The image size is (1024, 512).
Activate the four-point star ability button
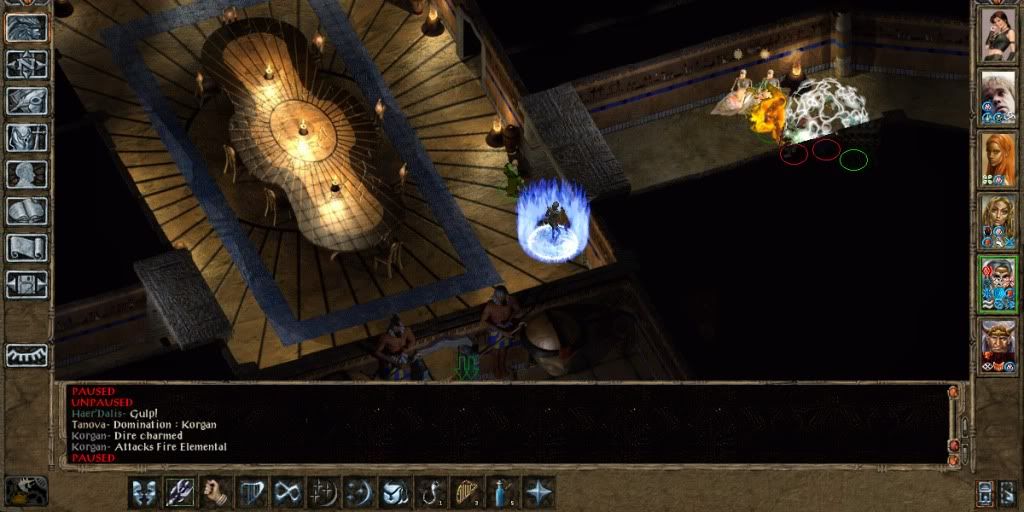[539, 492]
